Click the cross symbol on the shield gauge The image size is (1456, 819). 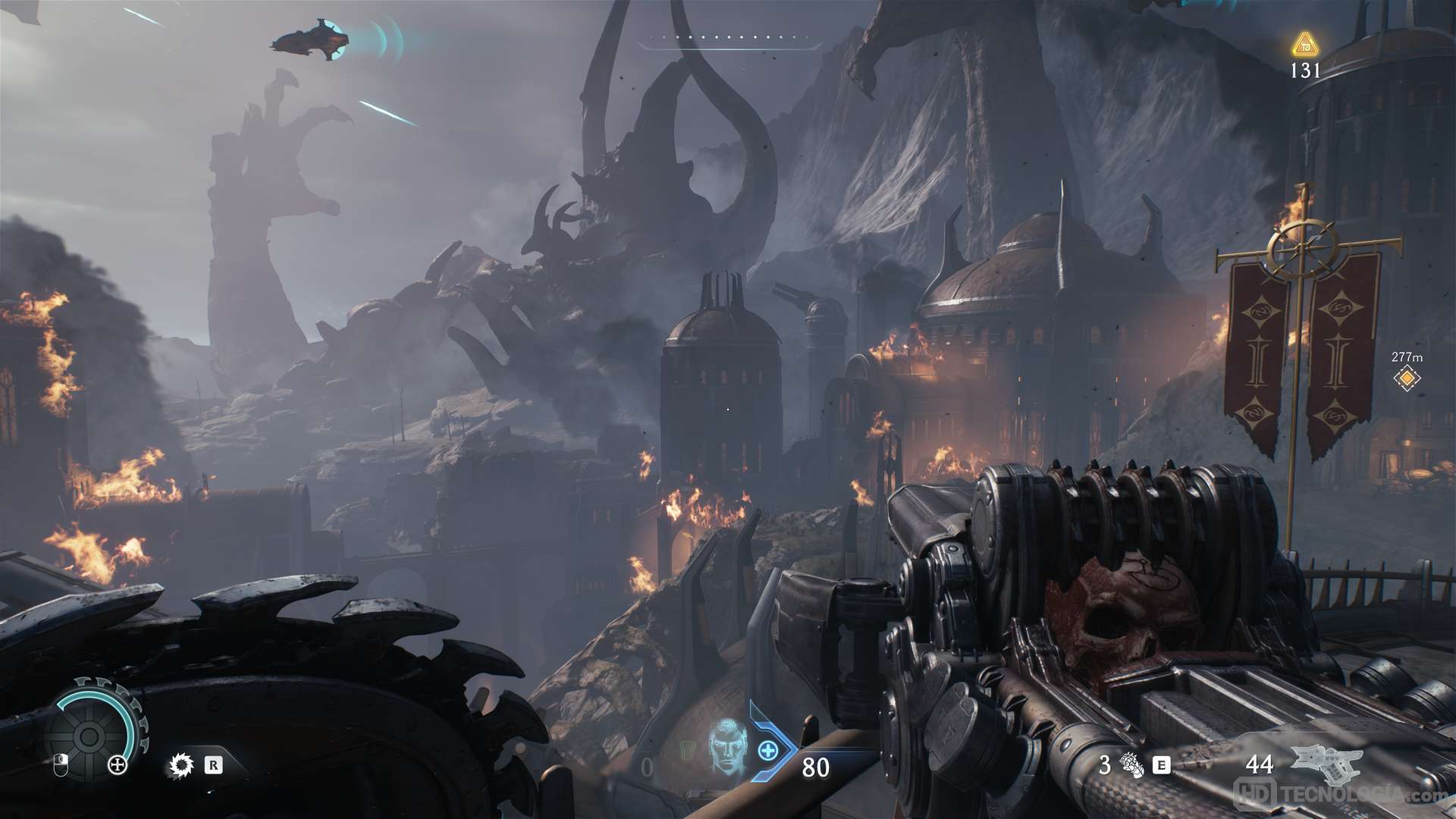click(x=118, y=764)
